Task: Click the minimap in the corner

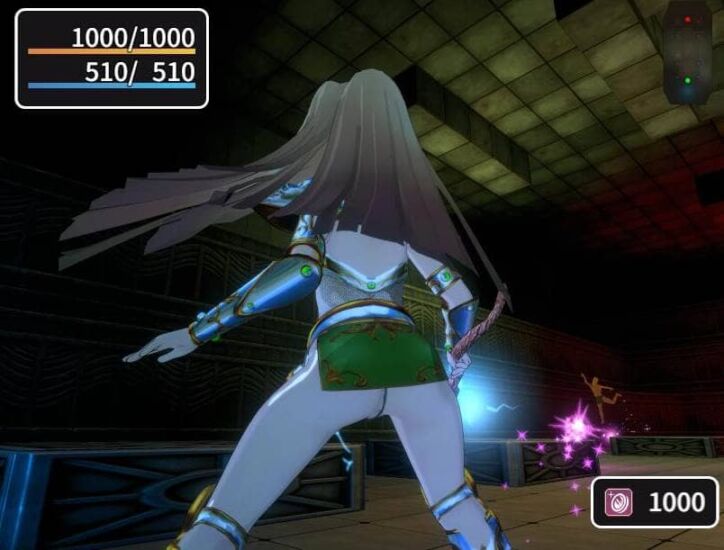Action: click(x=687, y=52)
